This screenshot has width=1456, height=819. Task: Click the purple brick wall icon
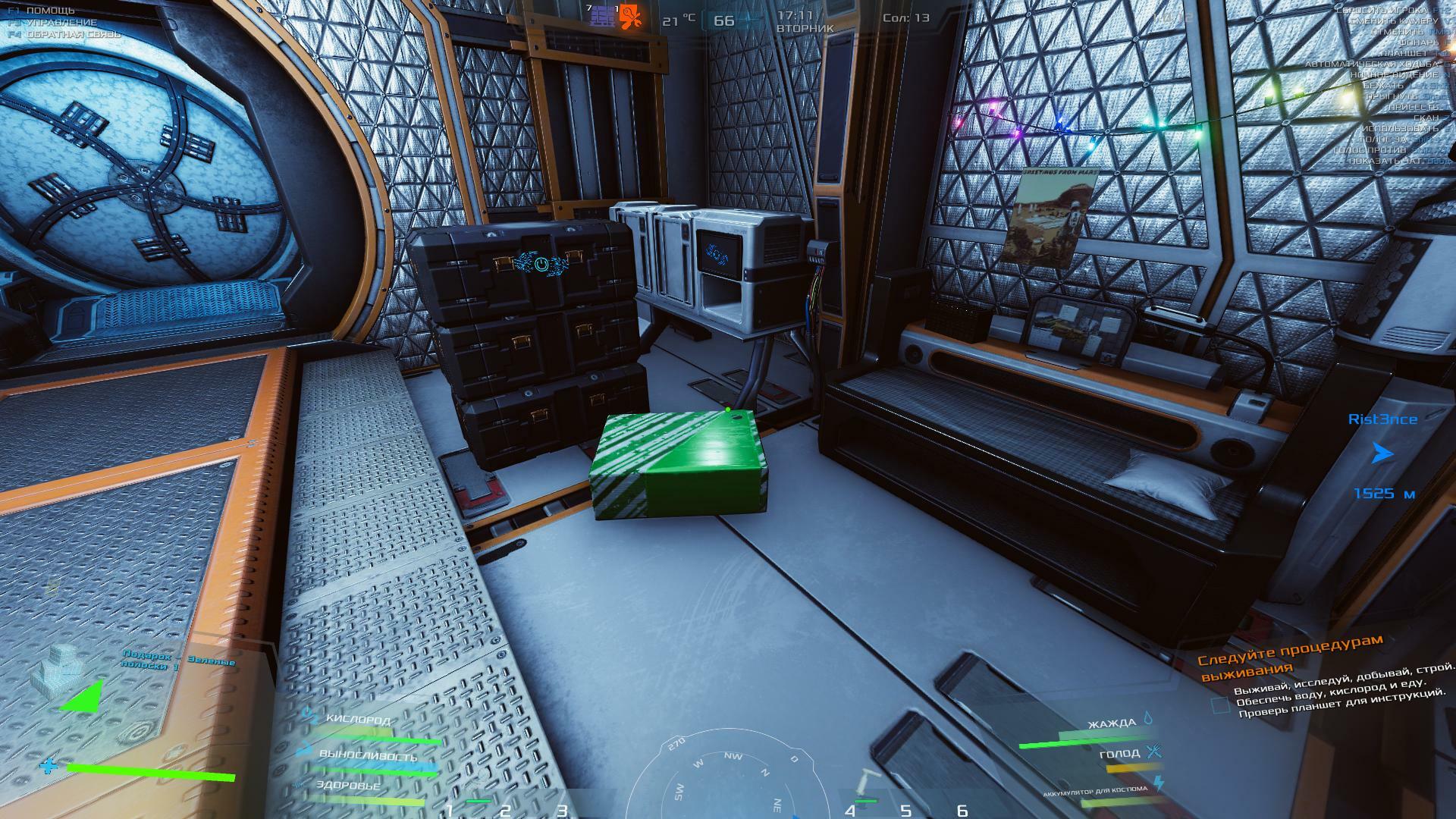point(603,17)
